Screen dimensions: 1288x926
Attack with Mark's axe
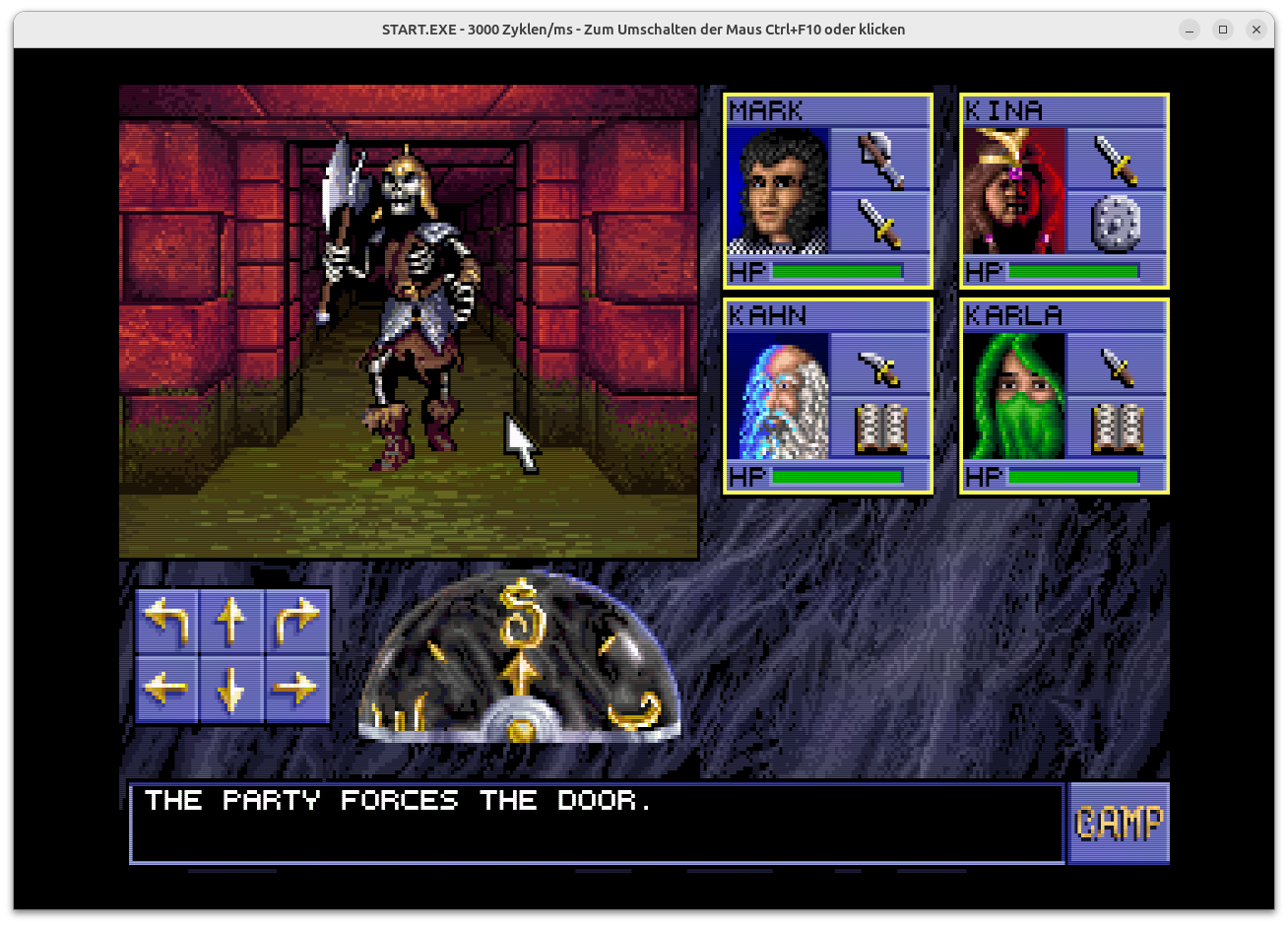[x=880, y=160]
